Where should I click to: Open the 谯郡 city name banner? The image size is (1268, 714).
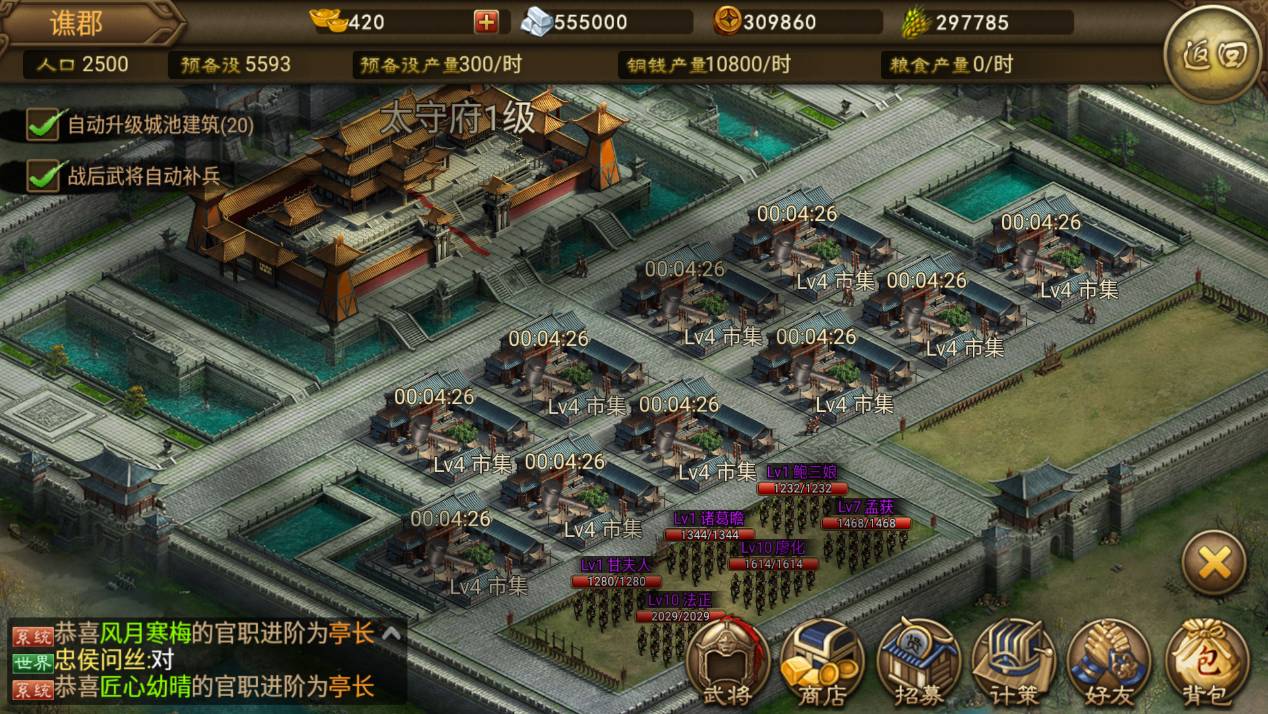[77, 22]
